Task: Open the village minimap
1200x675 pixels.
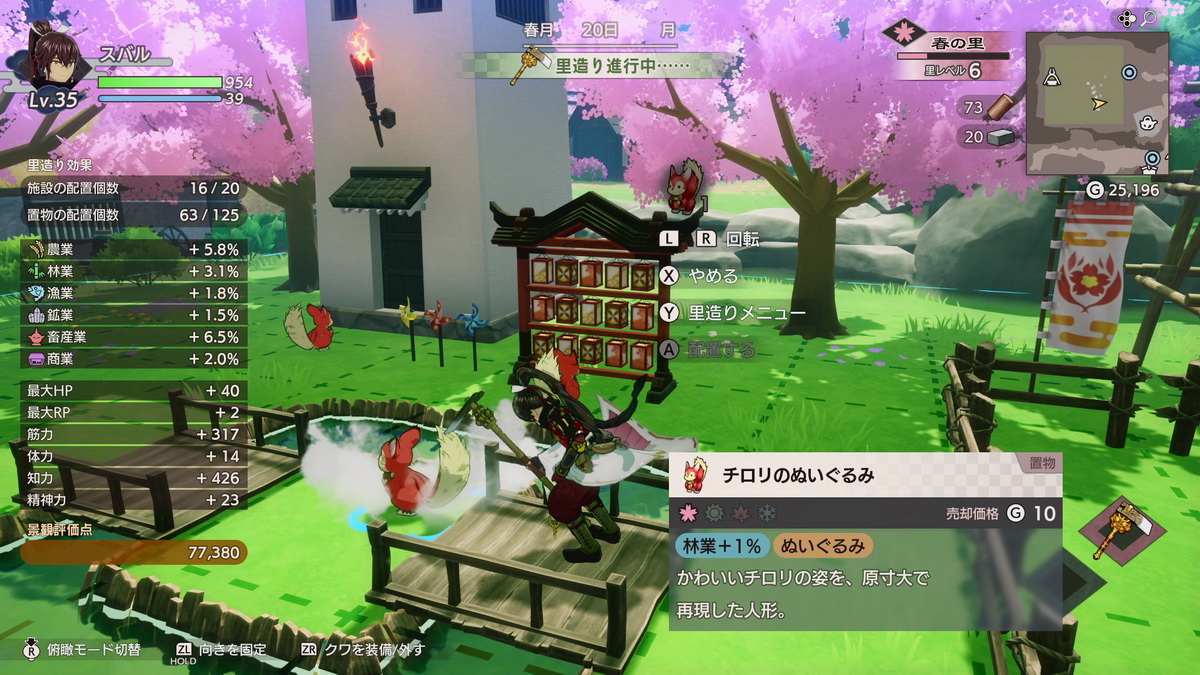Action: [1097, 102]
